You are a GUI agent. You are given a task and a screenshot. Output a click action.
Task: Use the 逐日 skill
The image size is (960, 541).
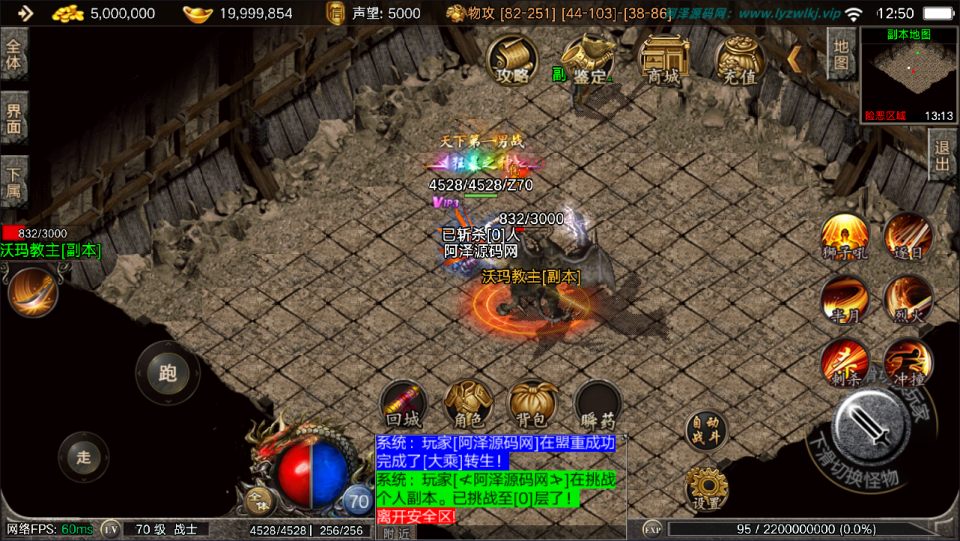[x=908, y=238]
